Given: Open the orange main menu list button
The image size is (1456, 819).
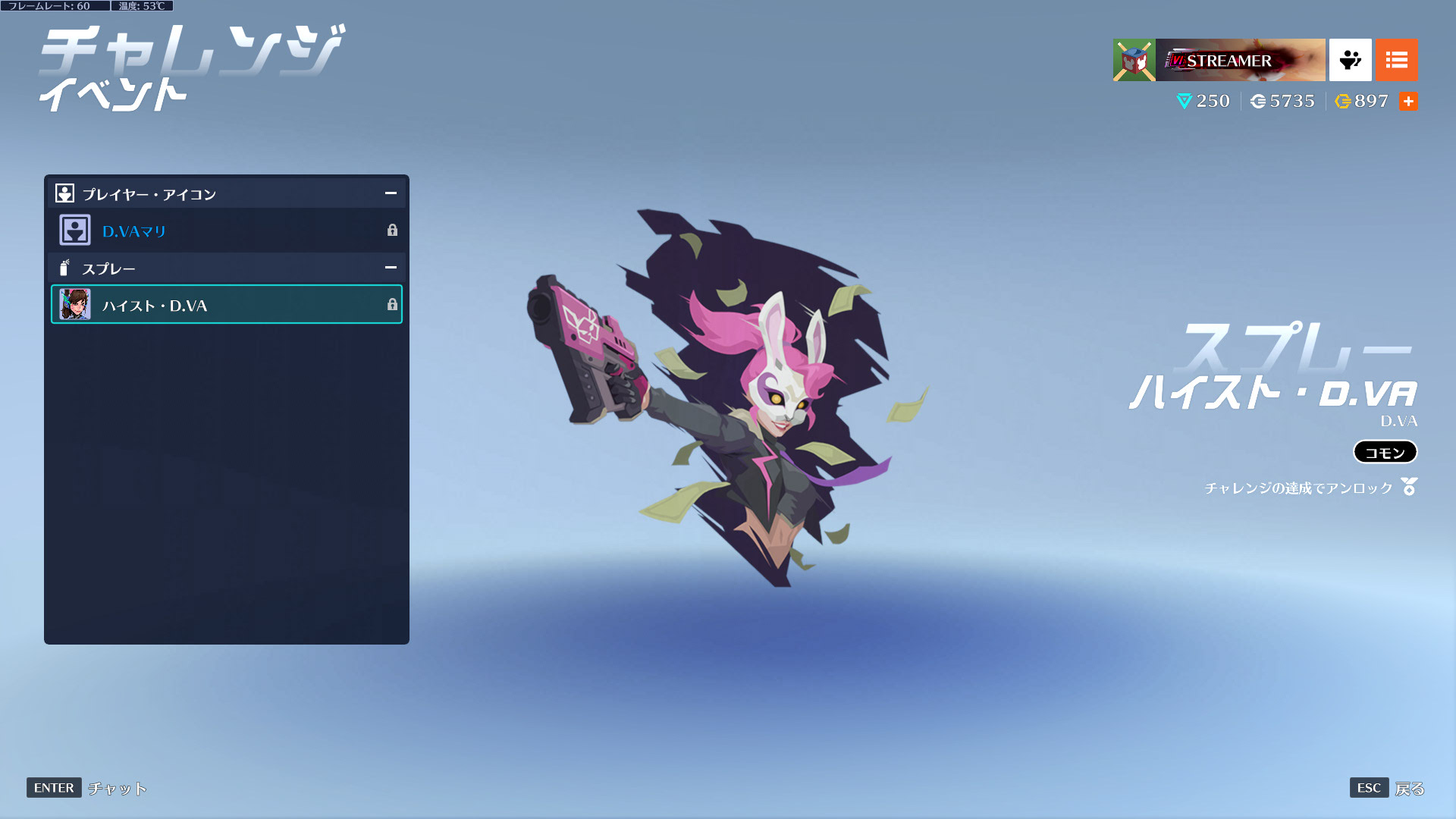Looking at the screenshot, I should pos(1396,60).
